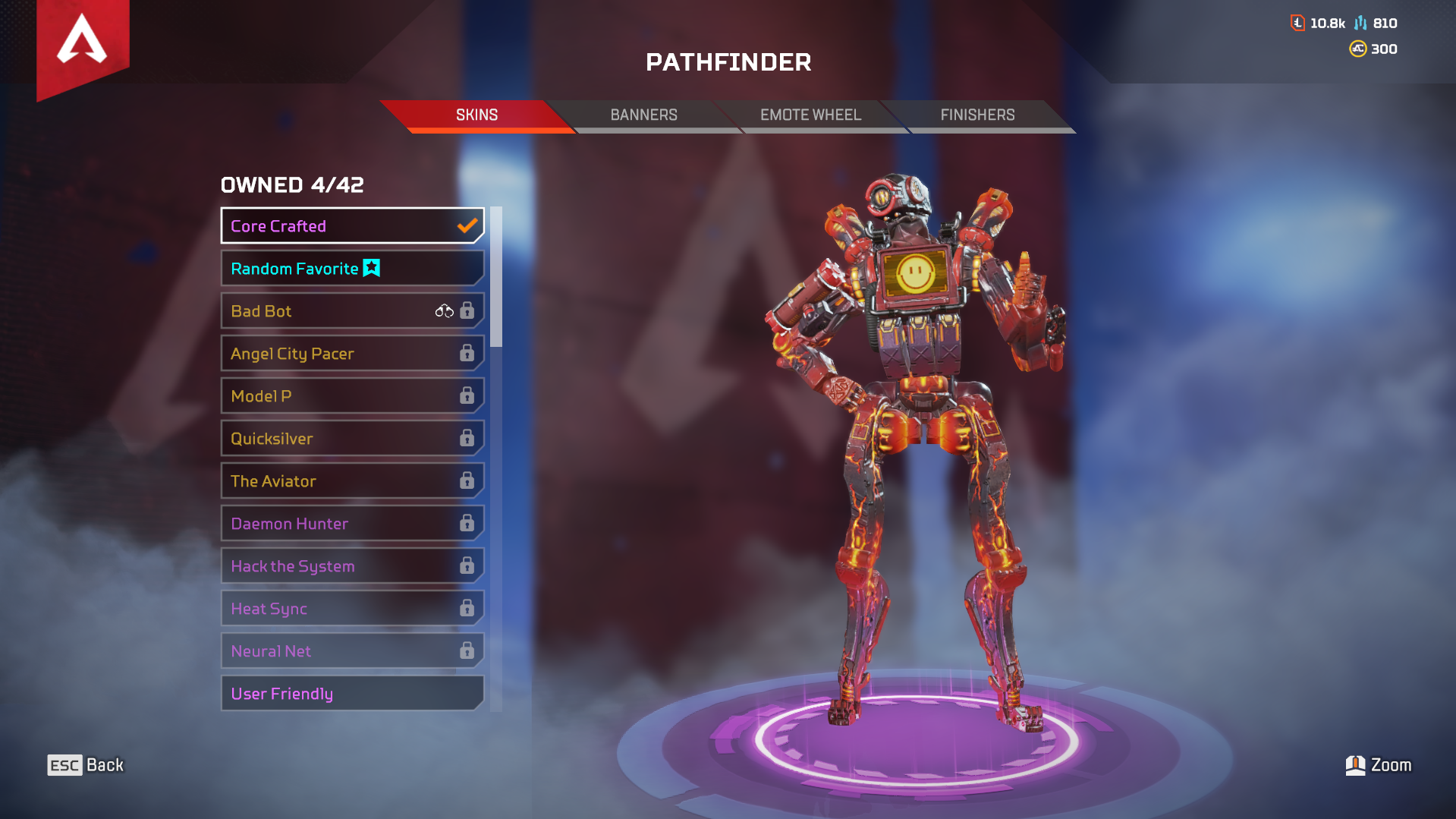The height and width of the screenshot is (819, 1456).
Task: Click the Apex Coins icon
Action: (1357, 49)
